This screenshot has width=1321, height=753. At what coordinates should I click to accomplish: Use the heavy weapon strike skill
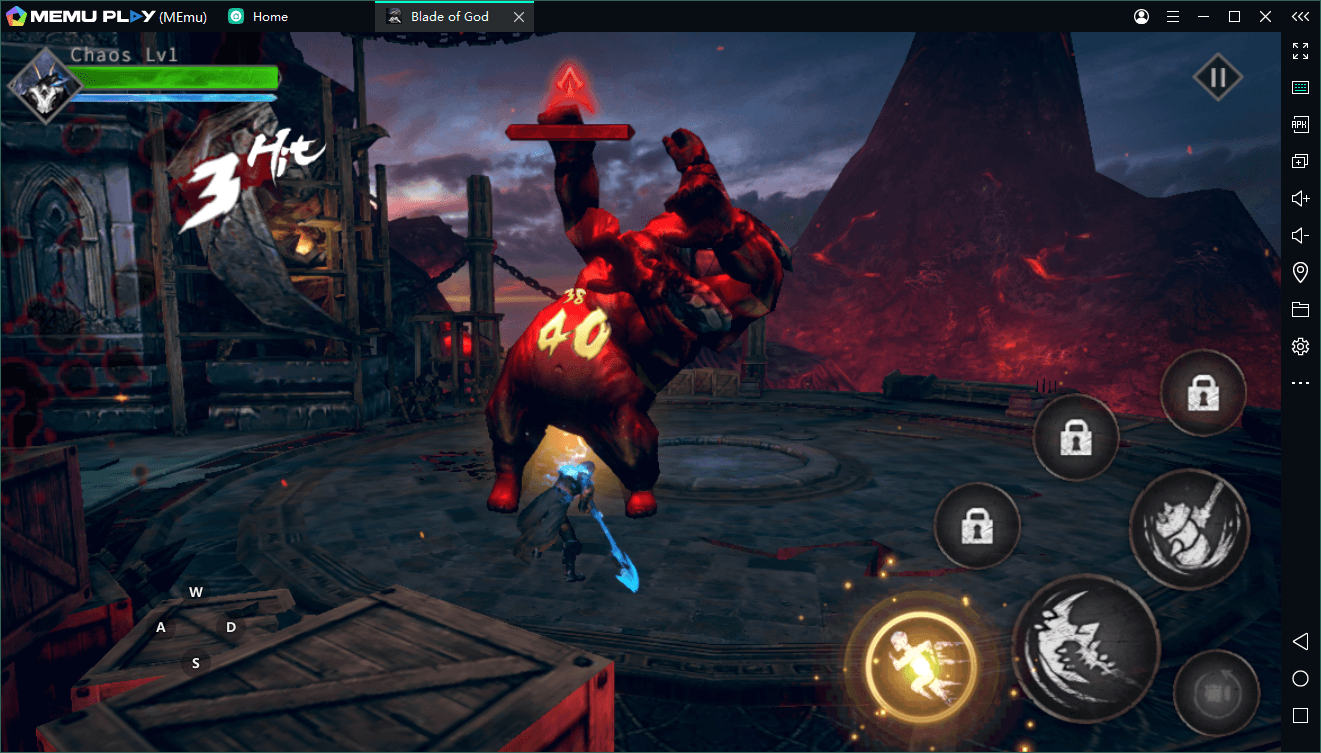click(x=1189, y=527)
